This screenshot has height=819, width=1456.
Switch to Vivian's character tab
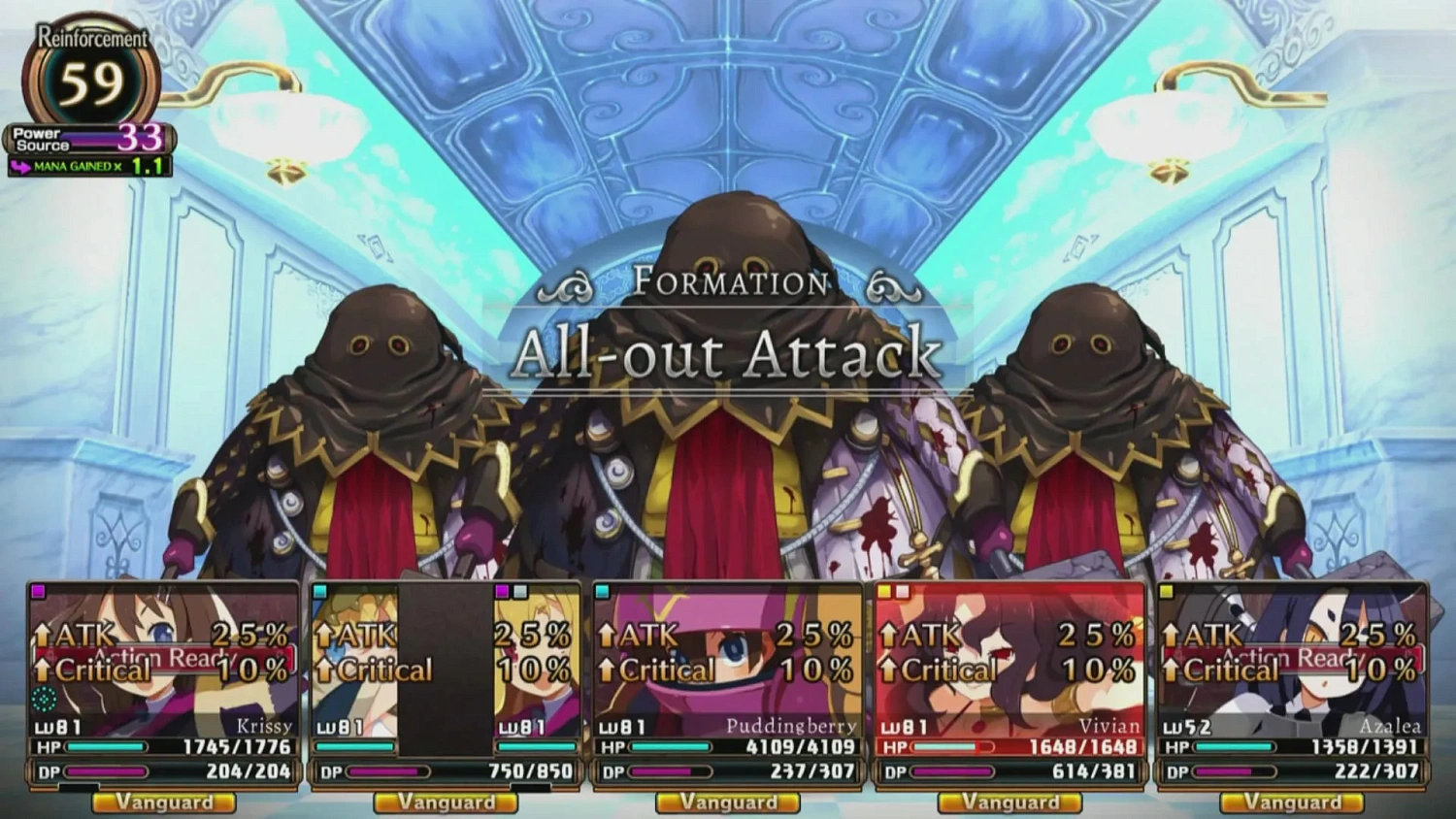coord(1009,679)
